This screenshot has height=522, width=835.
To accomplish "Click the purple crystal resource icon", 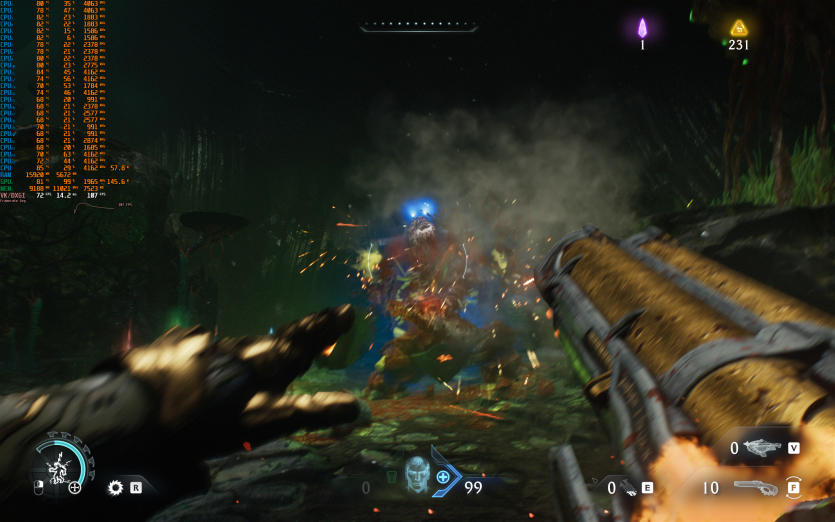I will tap(643, 28).
